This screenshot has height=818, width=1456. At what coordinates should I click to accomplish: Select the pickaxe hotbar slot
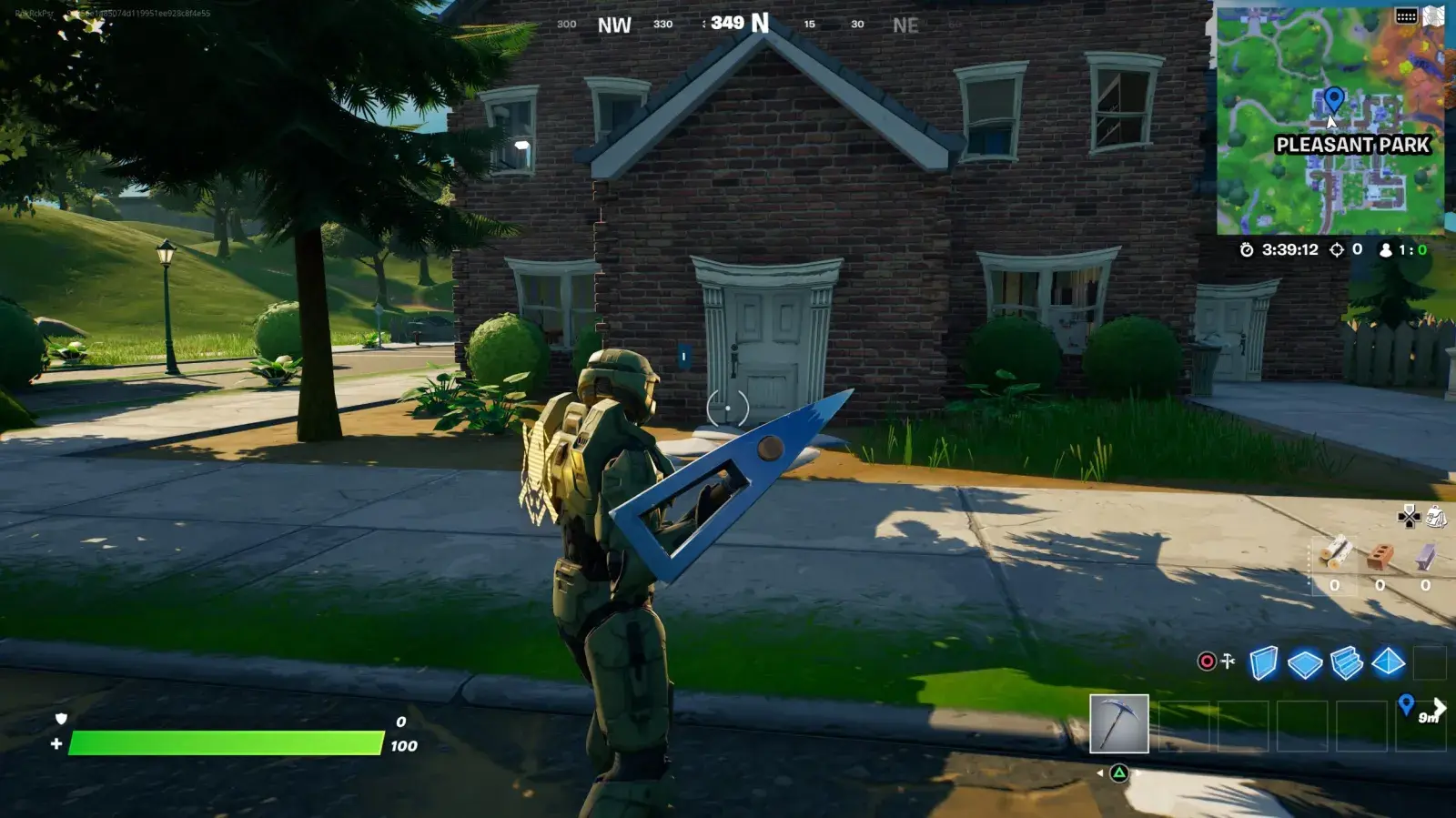tap(1118, 724)
